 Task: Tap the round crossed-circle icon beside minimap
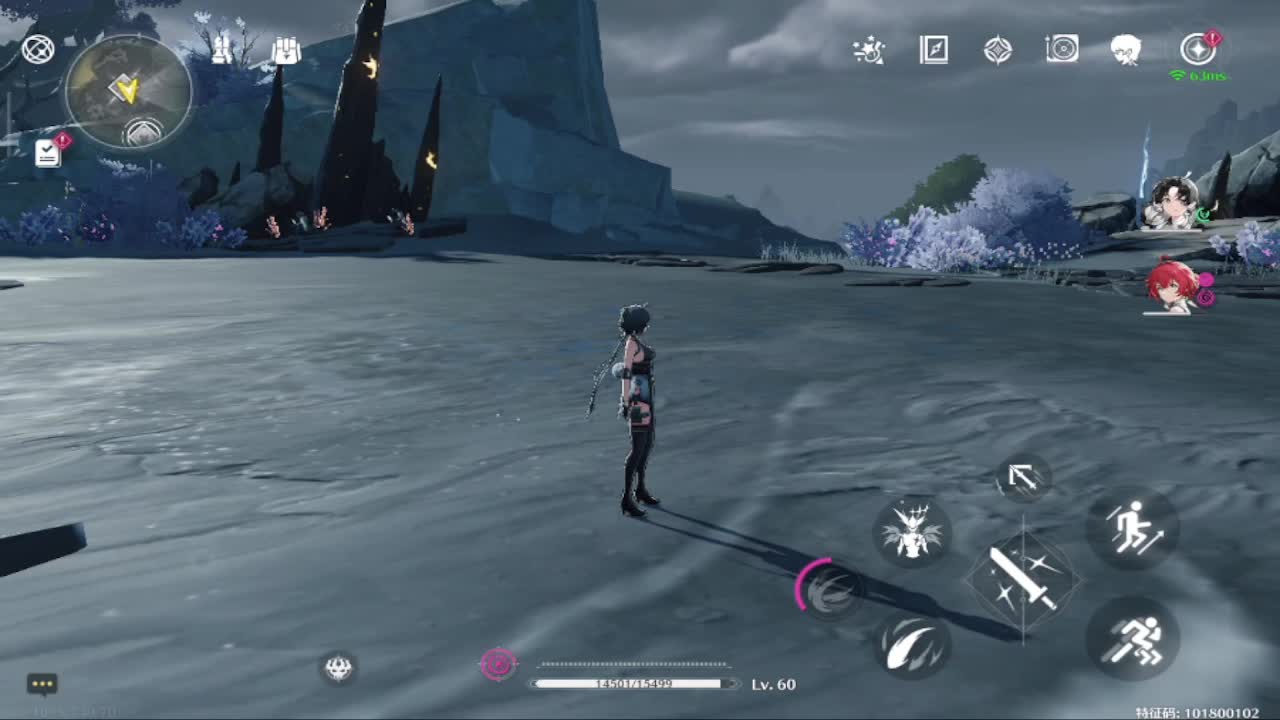pyautogui.click(x=38, y=49)
